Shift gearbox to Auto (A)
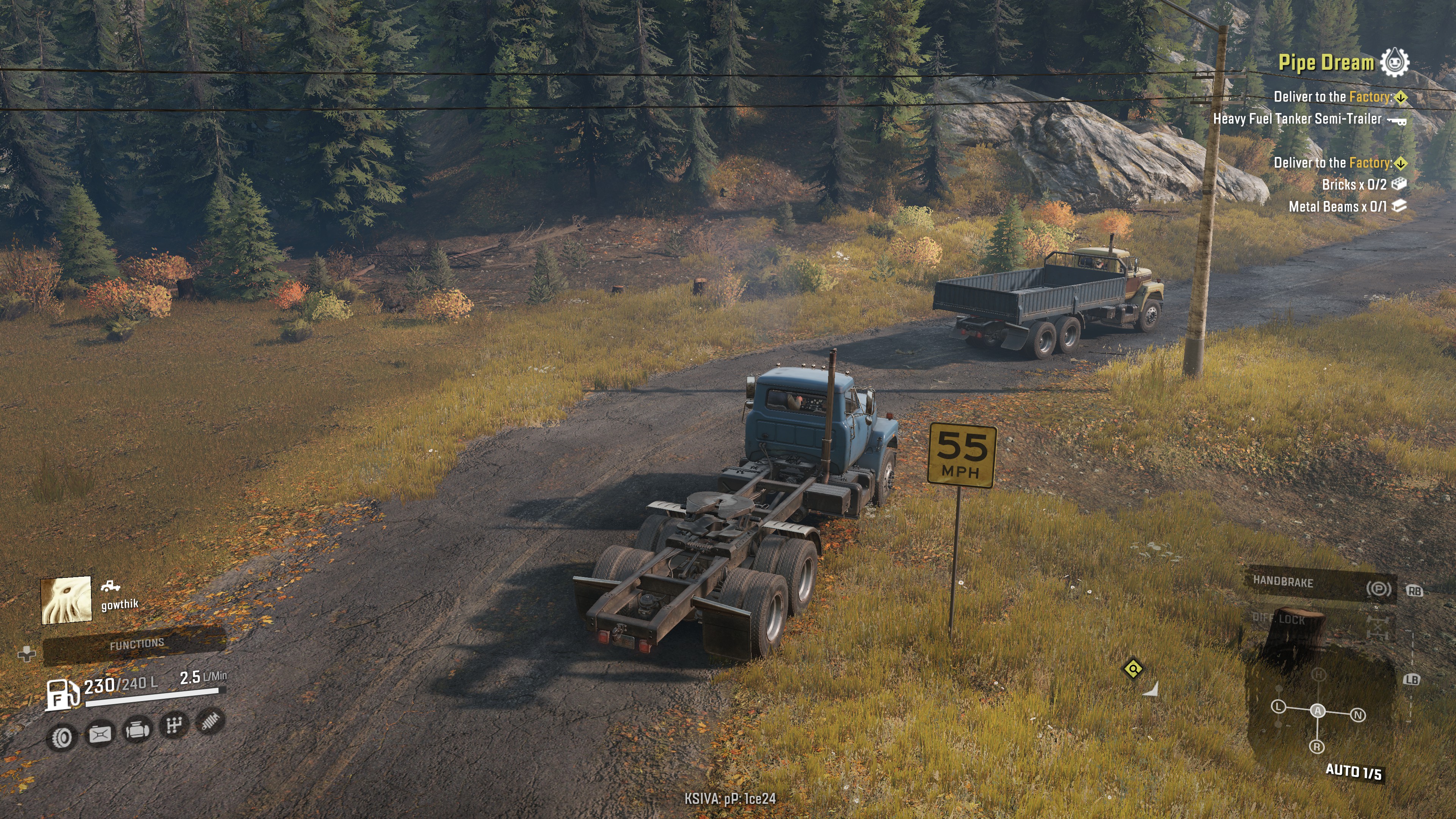Viewport: 1456px width, 819px height. pos(1318,711)
